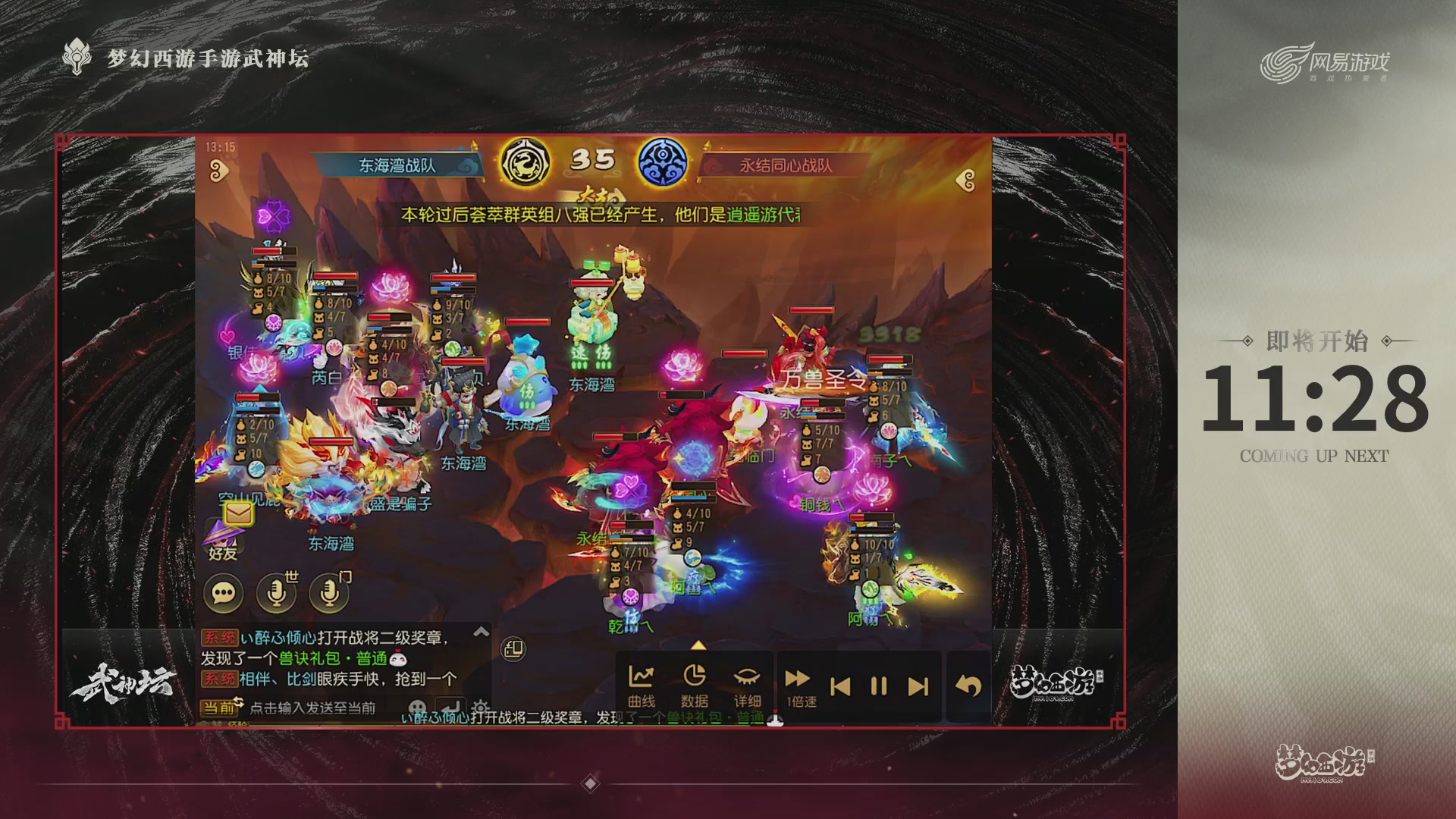
Task: Open the chat bubble icon
Action: (x=221, y=594)
